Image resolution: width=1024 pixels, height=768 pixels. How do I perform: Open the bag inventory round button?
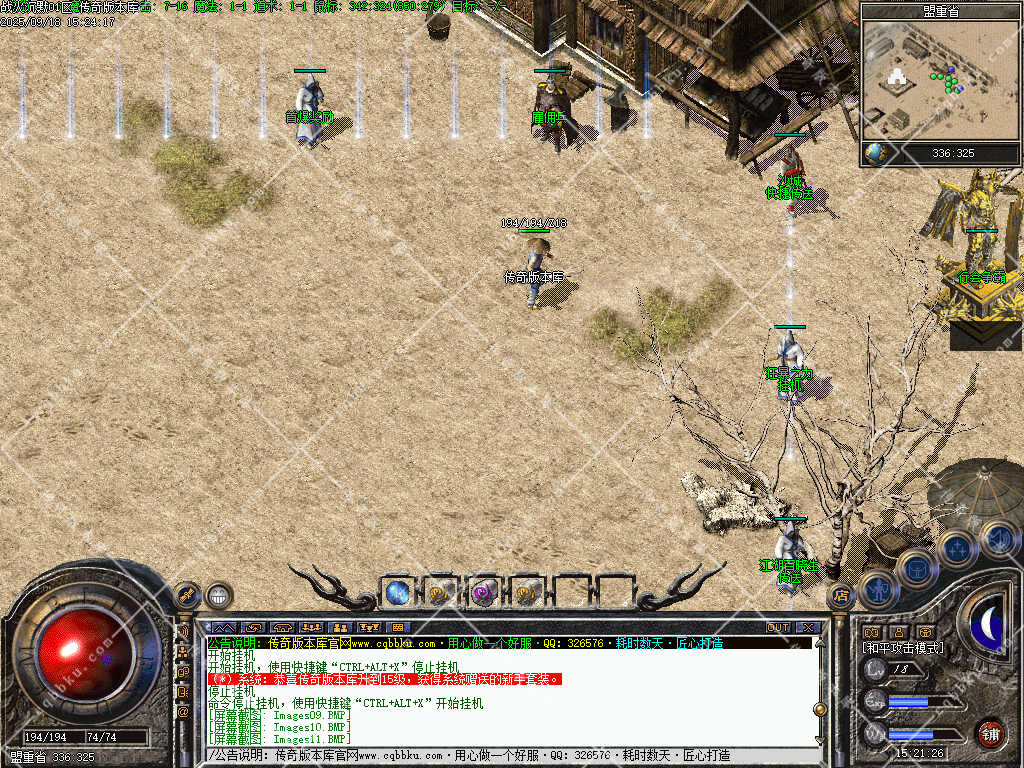(917, 567)
